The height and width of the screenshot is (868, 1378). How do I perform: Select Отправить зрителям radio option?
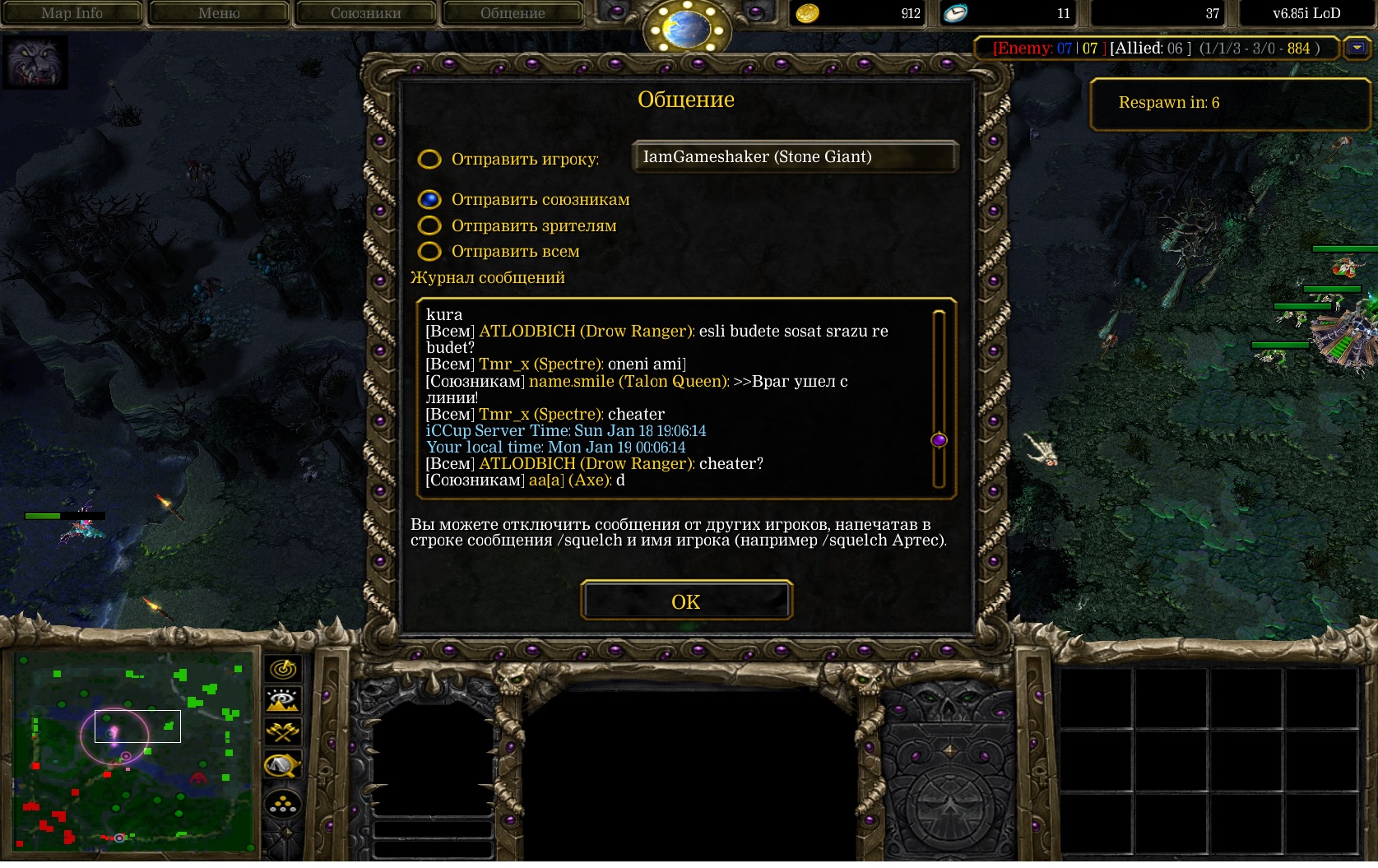tap(429, 225)
